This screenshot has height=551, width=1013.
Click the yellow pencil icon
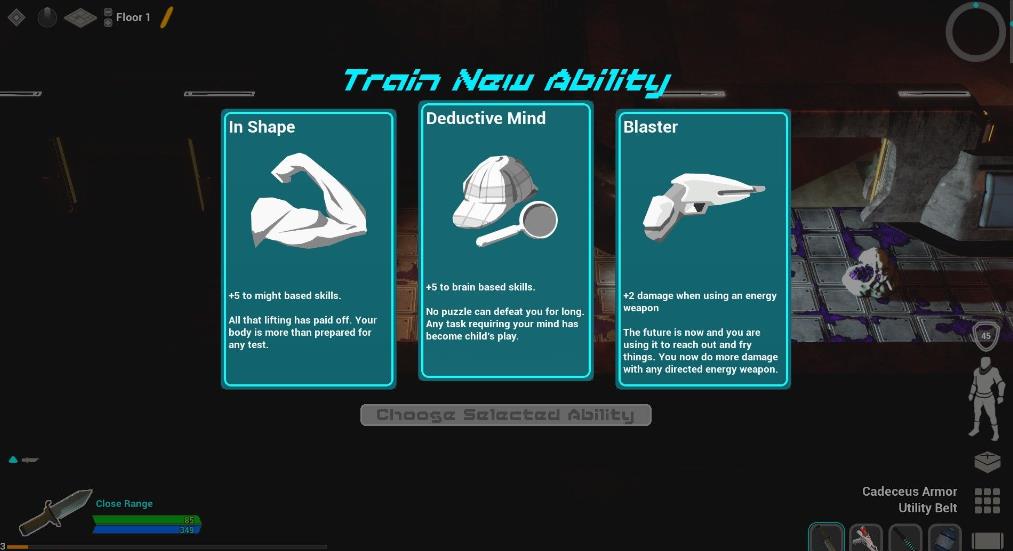(x=167, y=17)
